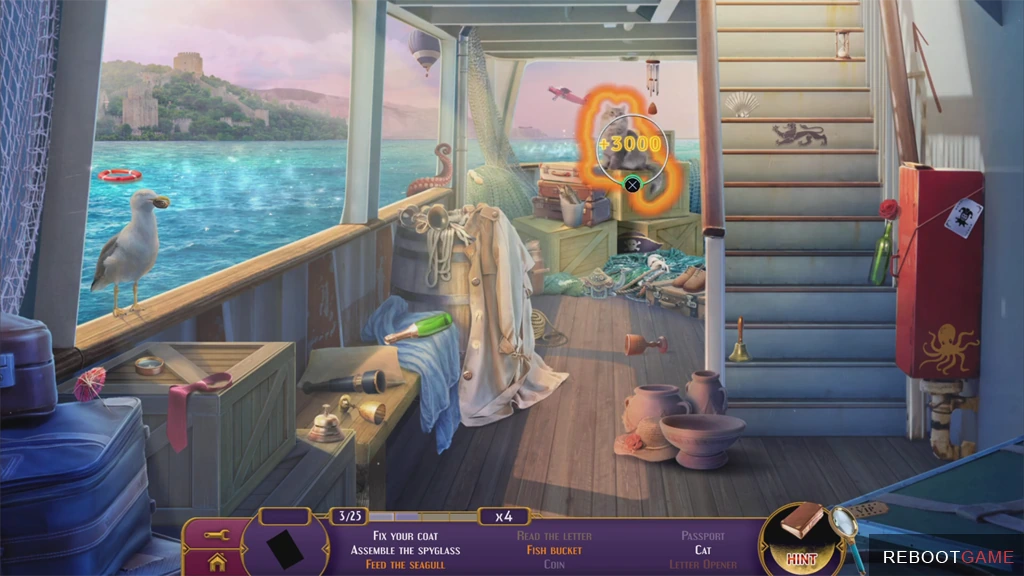Select 'Fish bucket' in the item list
The width and height of the screenshot is (1024, 576).
coord(554,550)
